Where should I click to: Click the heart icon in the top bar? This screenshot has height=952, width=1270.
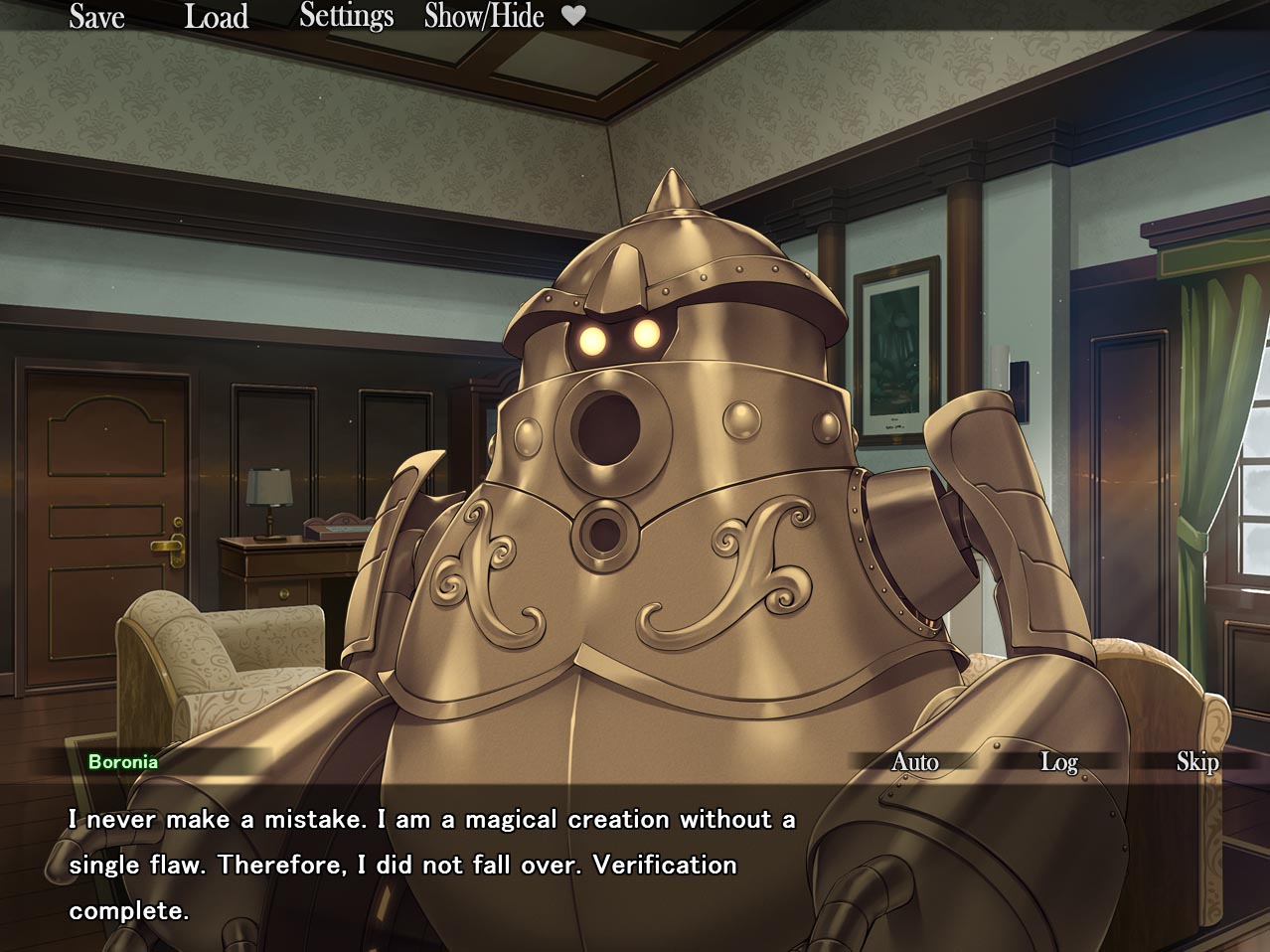573,16
